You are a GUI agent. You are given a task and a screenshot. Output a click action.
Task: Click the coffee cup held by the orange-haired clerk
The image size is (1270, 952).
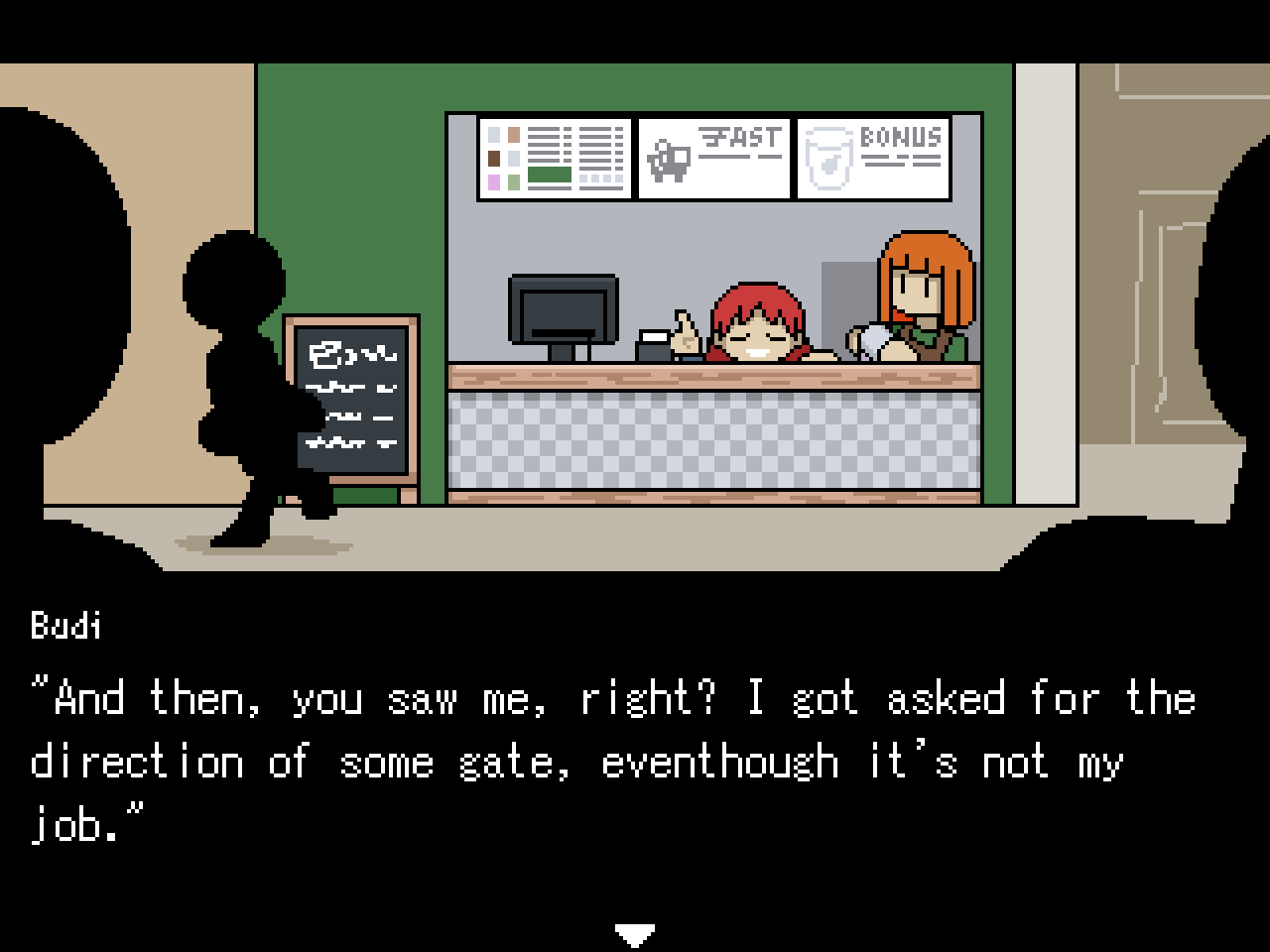pyautogui.click(x=875, y=337)
